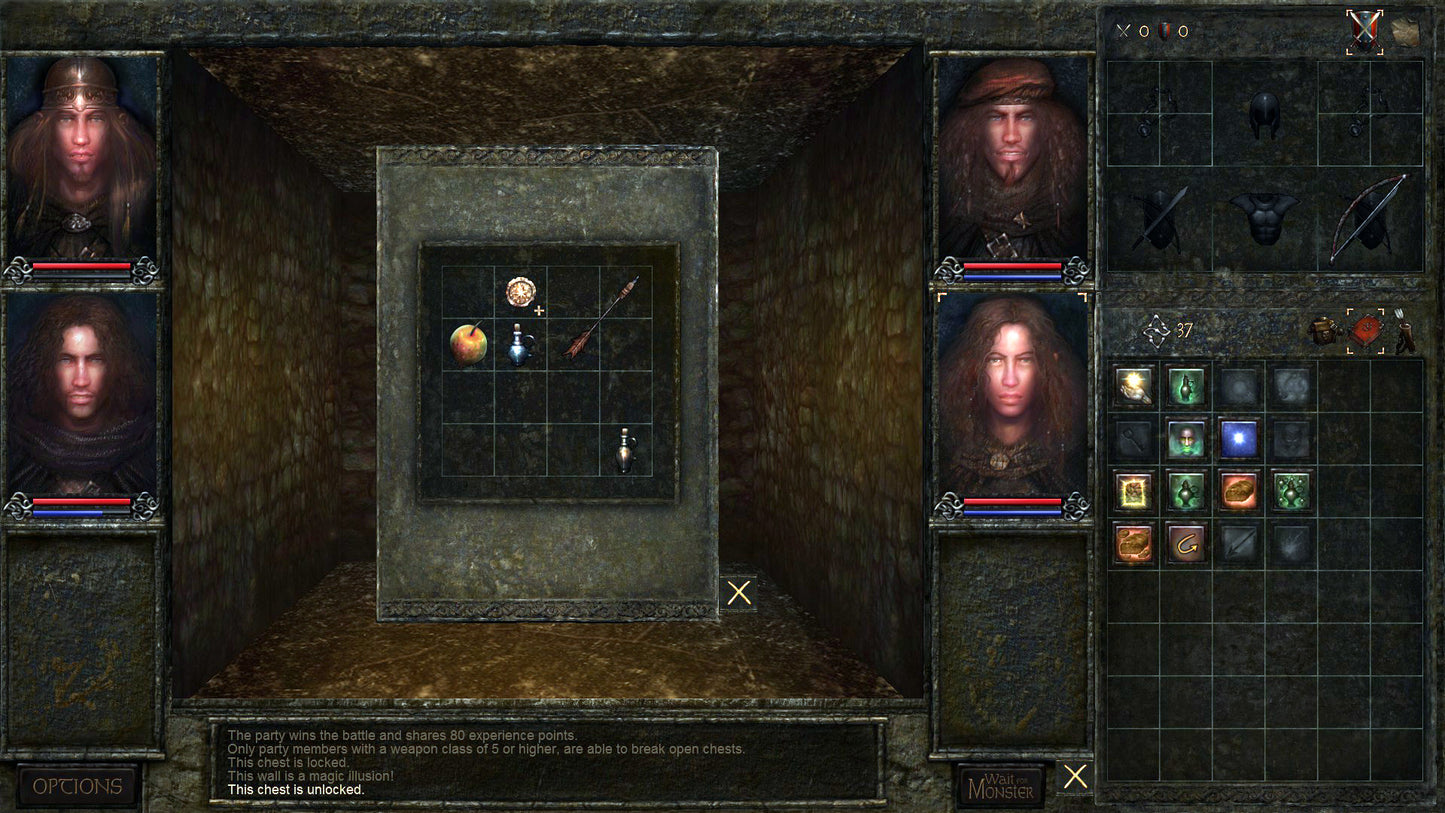Open the backpack inventory icon

1324,333
